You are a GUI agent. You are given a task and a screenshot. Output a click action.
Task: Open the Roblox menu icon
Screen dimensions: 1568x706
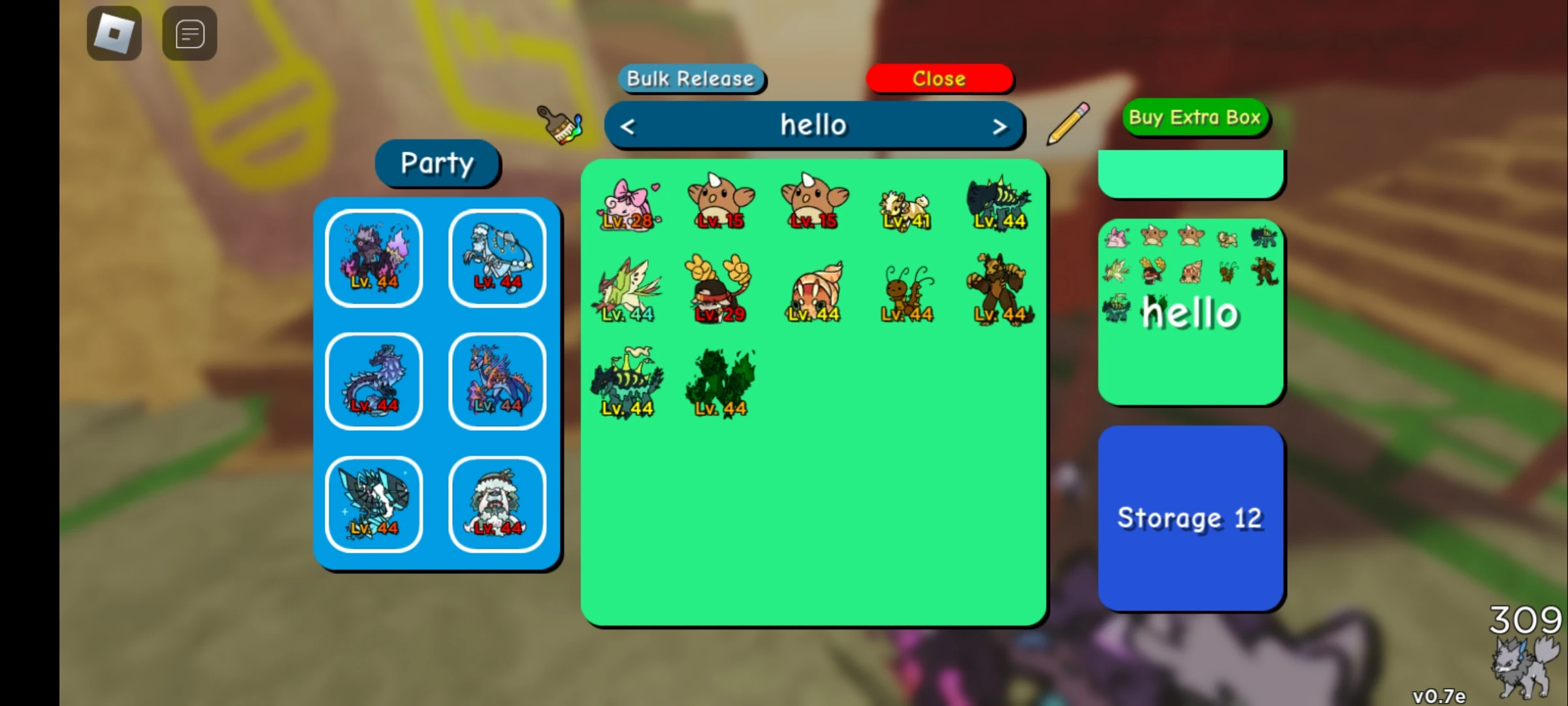114,33
